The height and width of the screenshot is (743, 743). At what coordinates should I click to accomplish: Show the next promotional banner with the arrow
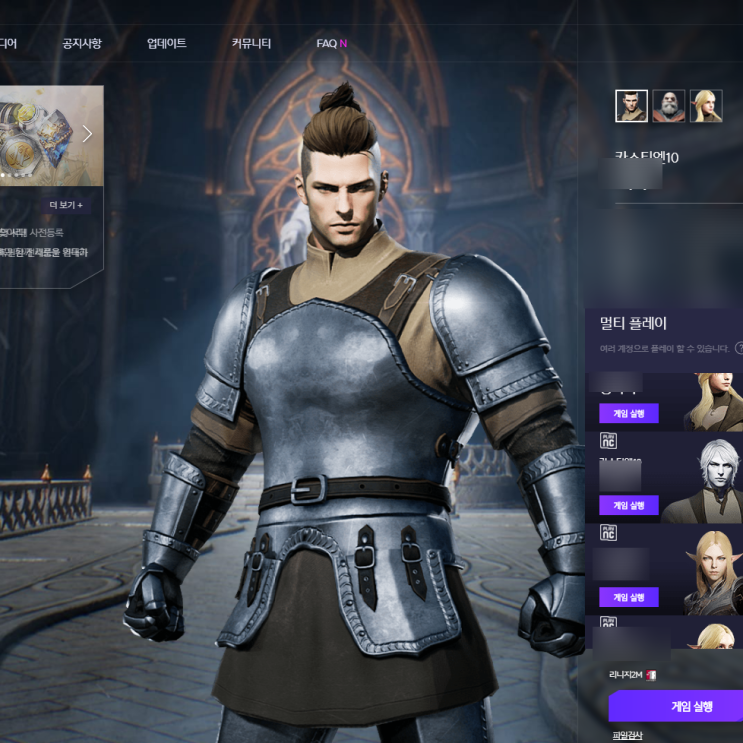coord(87,134)
